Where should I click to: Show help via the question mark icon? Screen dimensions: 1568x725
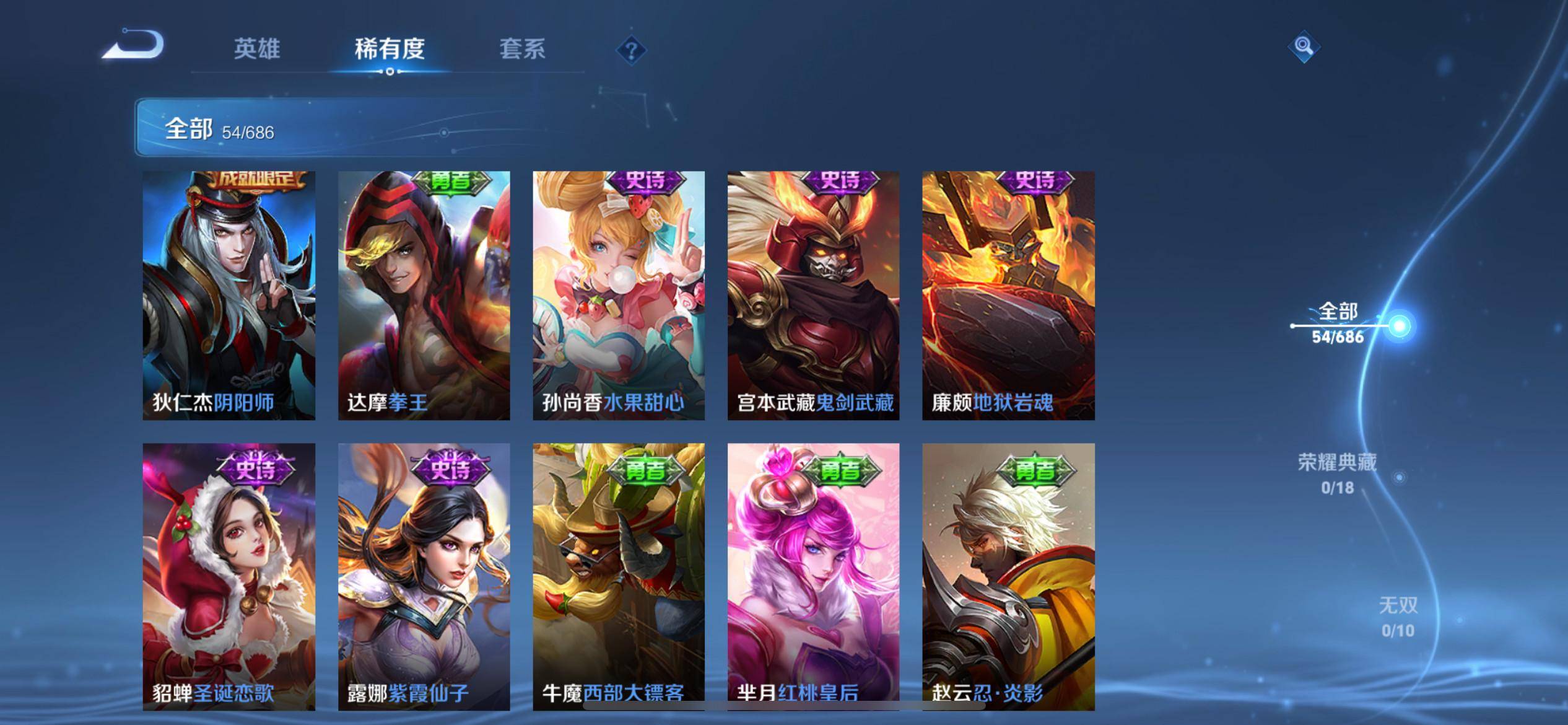point(631,50)
